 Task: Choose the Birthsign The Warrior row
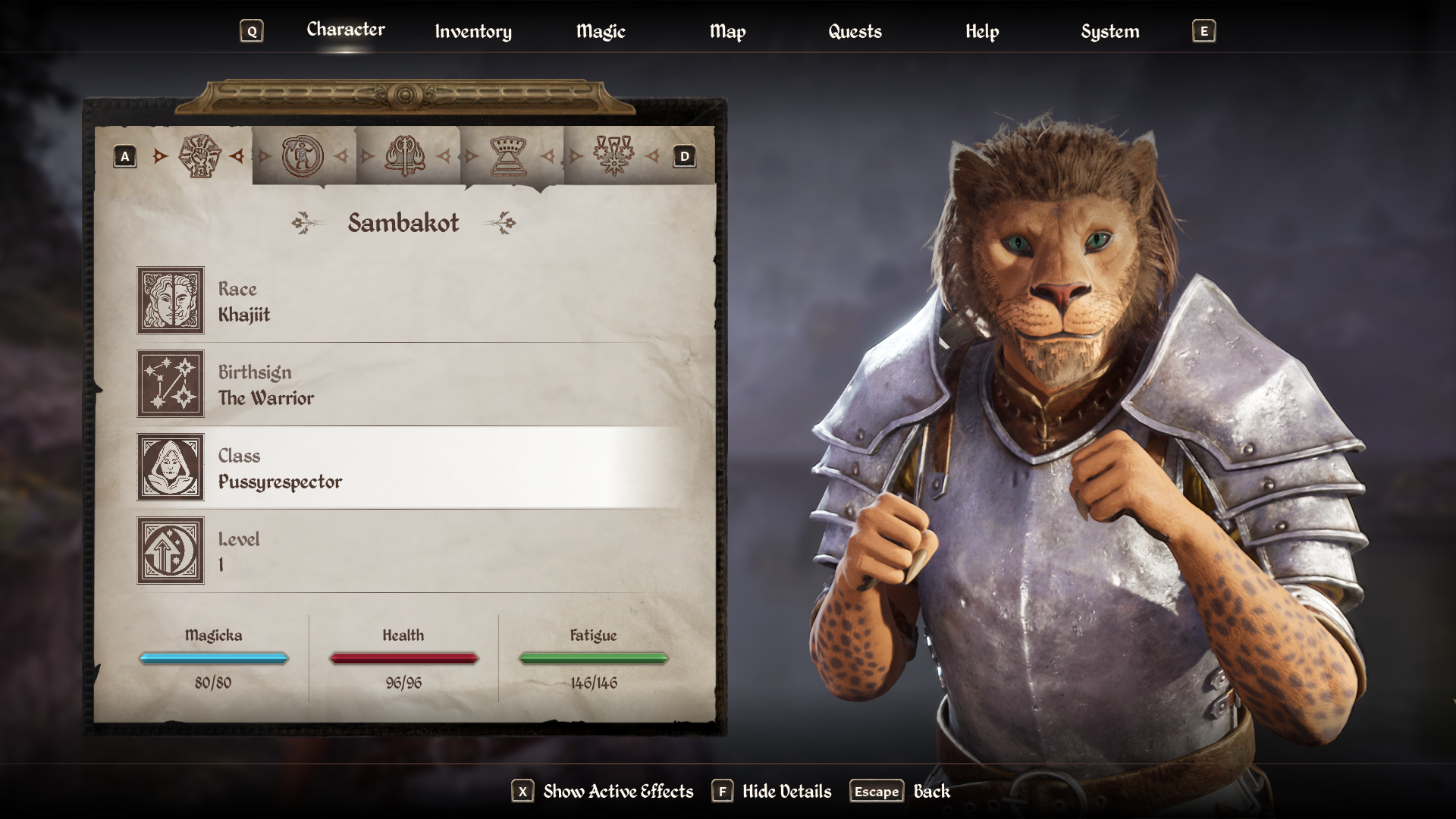409,384
